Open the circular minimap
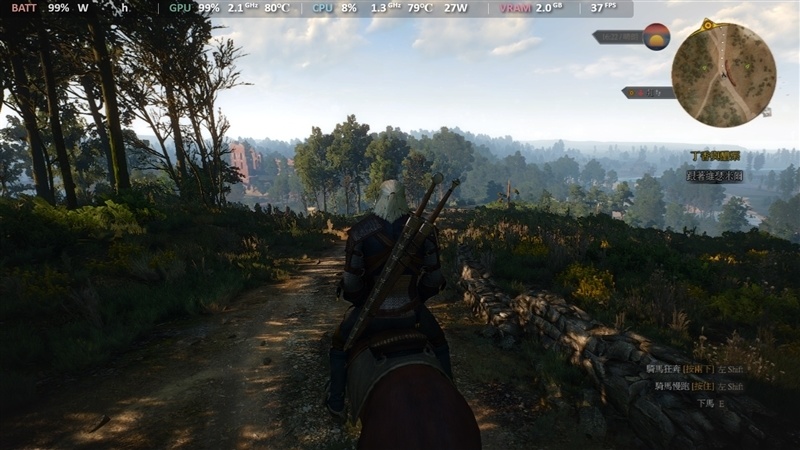 [x=723, y=75]
